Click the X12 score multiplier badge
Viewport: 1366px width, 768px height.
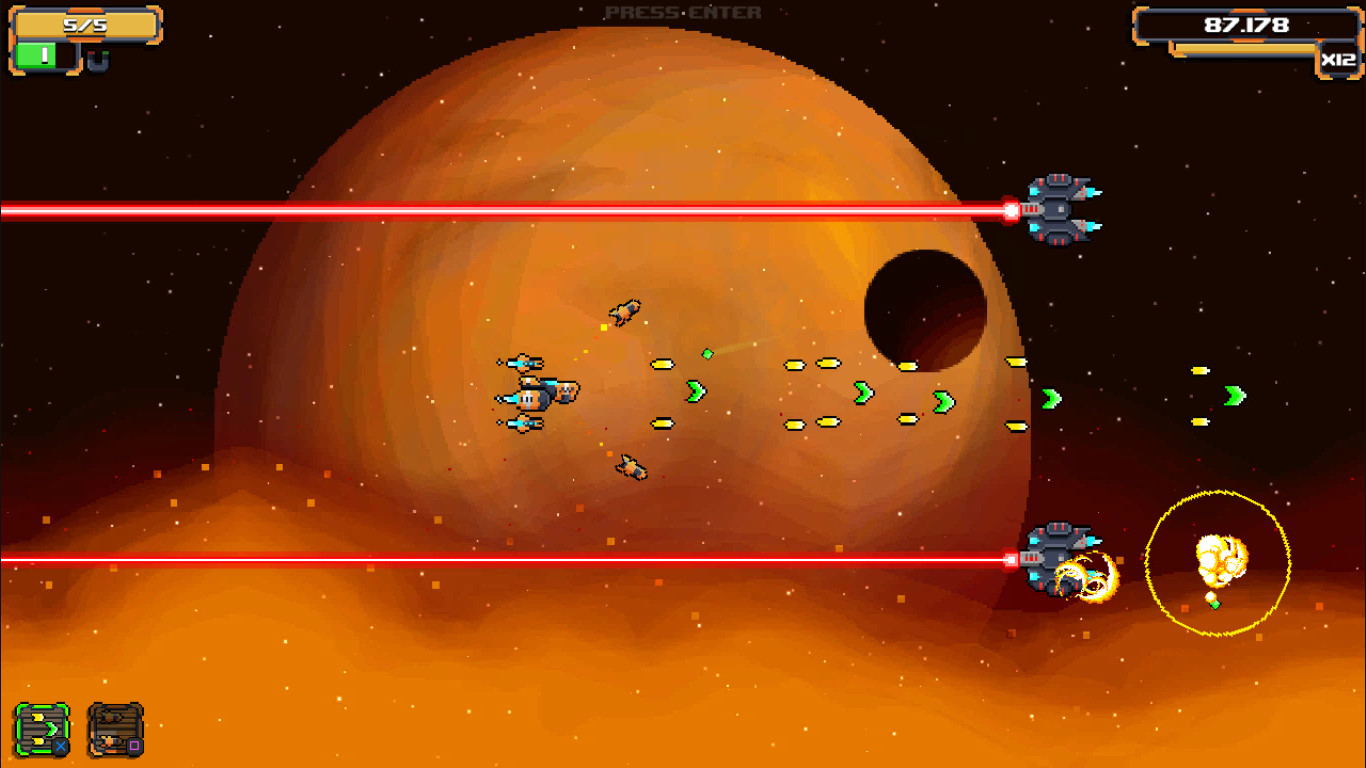point(1340,60)
